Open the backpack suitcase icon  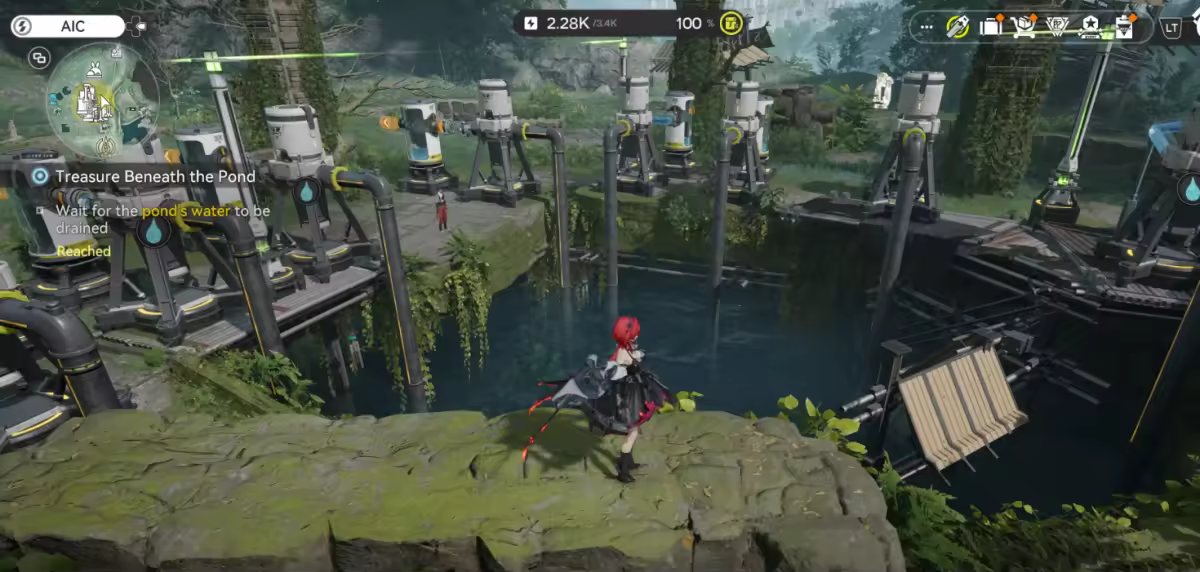(x=990, y=26)
